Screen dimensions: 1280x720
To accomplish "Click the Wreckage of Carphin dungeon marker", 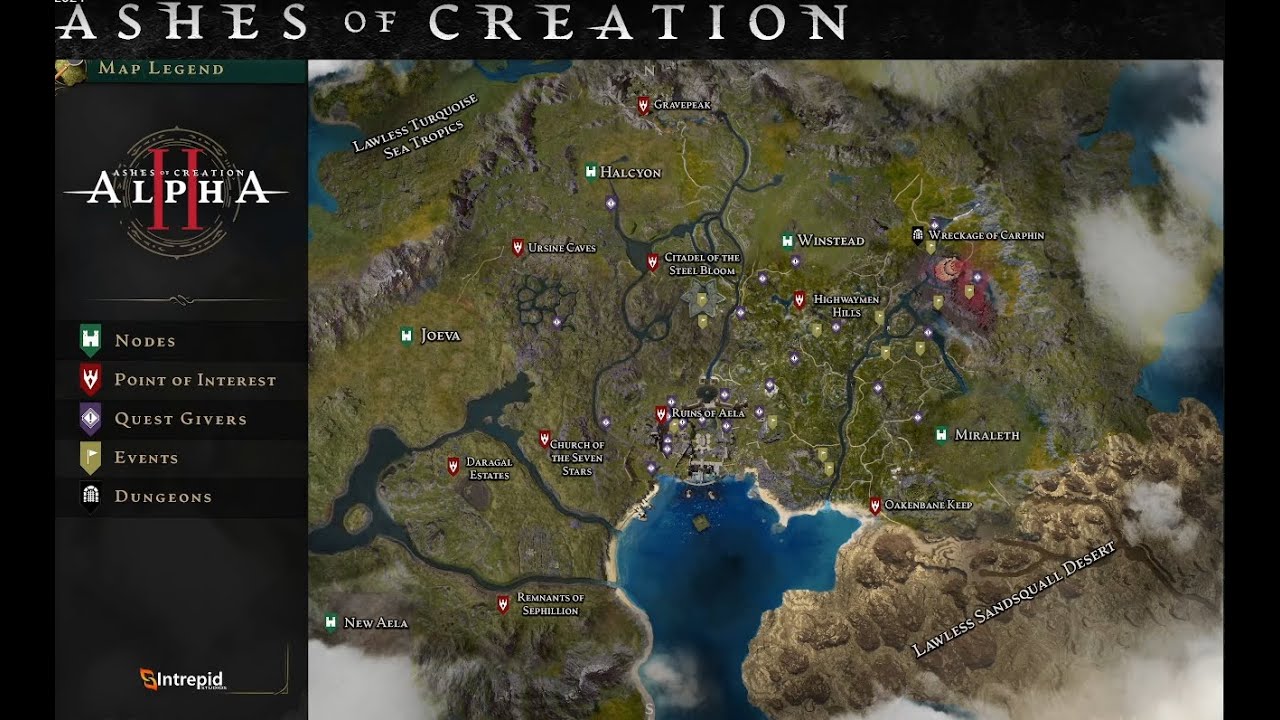I will coord(916,235).
